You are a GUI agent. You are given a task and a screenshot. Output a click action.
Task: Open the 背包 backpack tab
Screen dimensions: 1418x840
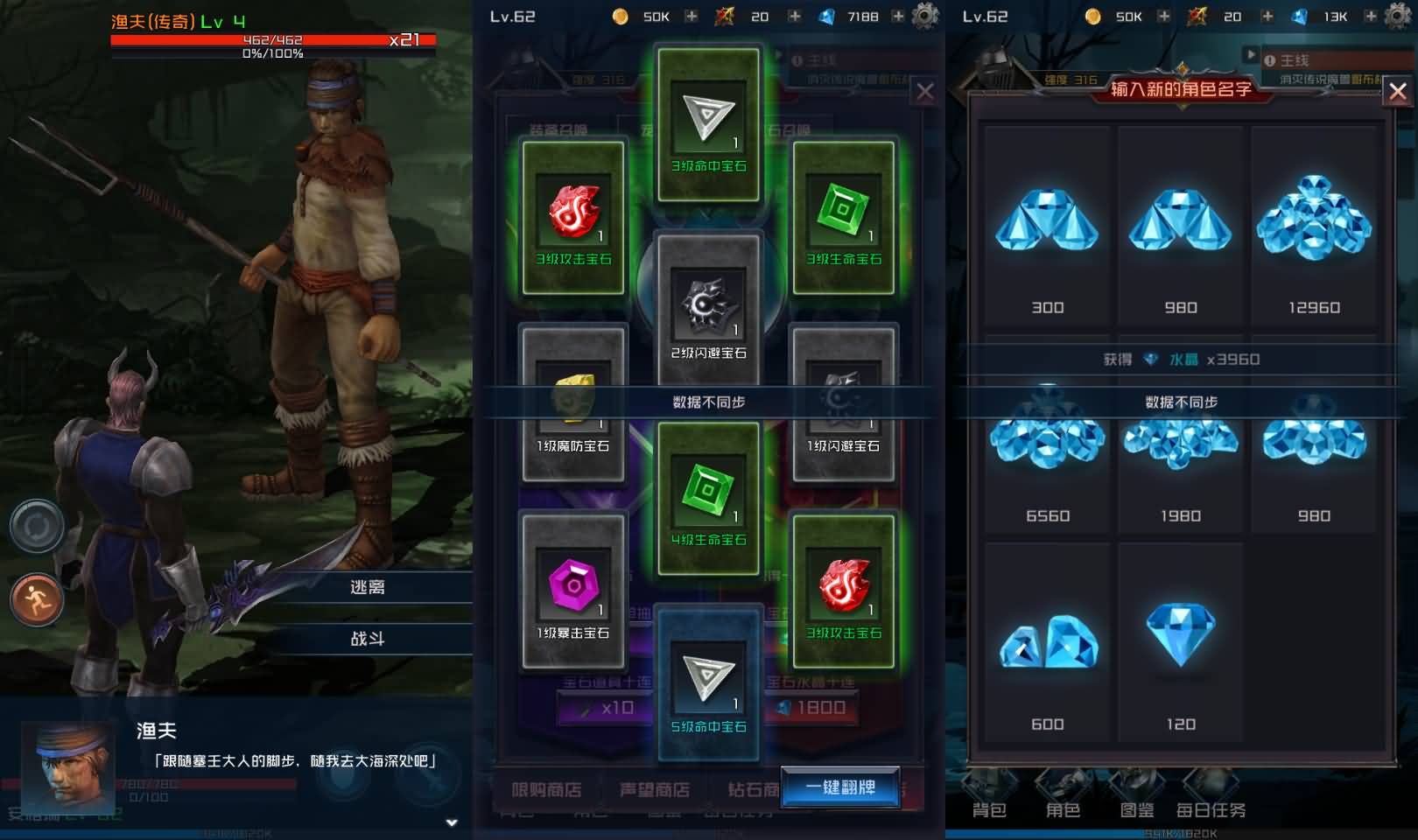click(989, 809)
